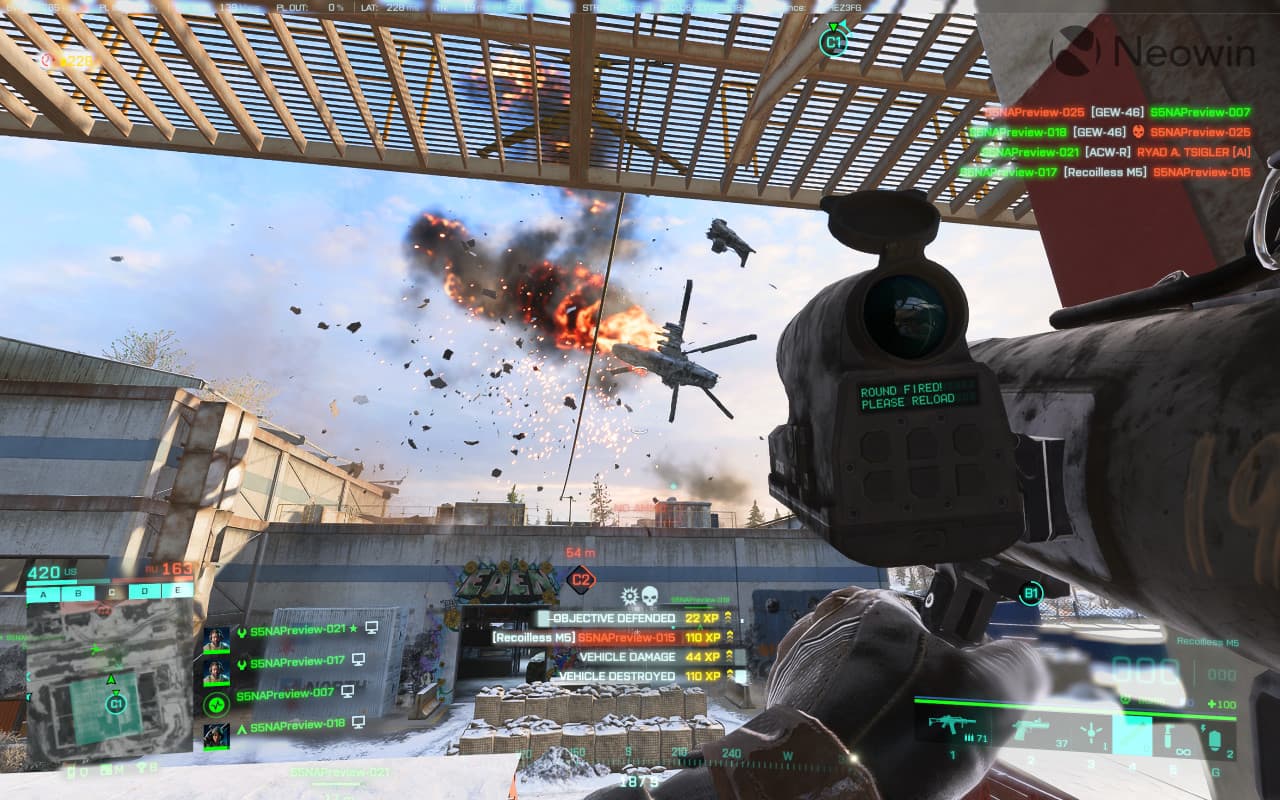This screenshot has width=1280, height=800.
Task: Select the defibrillator gadget on slot G
Action: tap(1217, 740)
